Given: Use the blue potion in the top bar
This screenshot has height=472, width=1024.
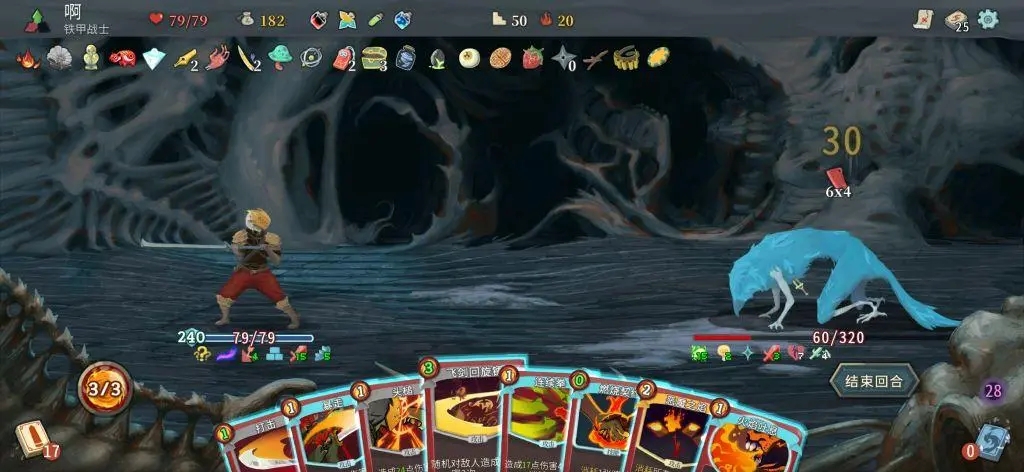Looking at the screenshot, I should click(x=402, y=20).
